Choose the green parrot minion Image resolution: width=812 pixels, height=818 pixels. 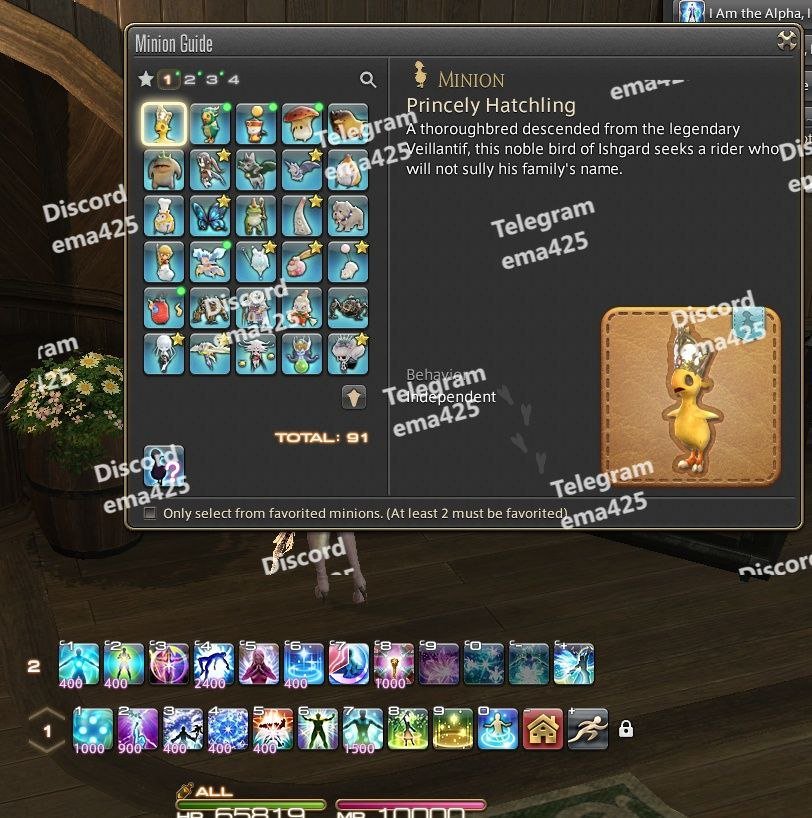point(210,124)
